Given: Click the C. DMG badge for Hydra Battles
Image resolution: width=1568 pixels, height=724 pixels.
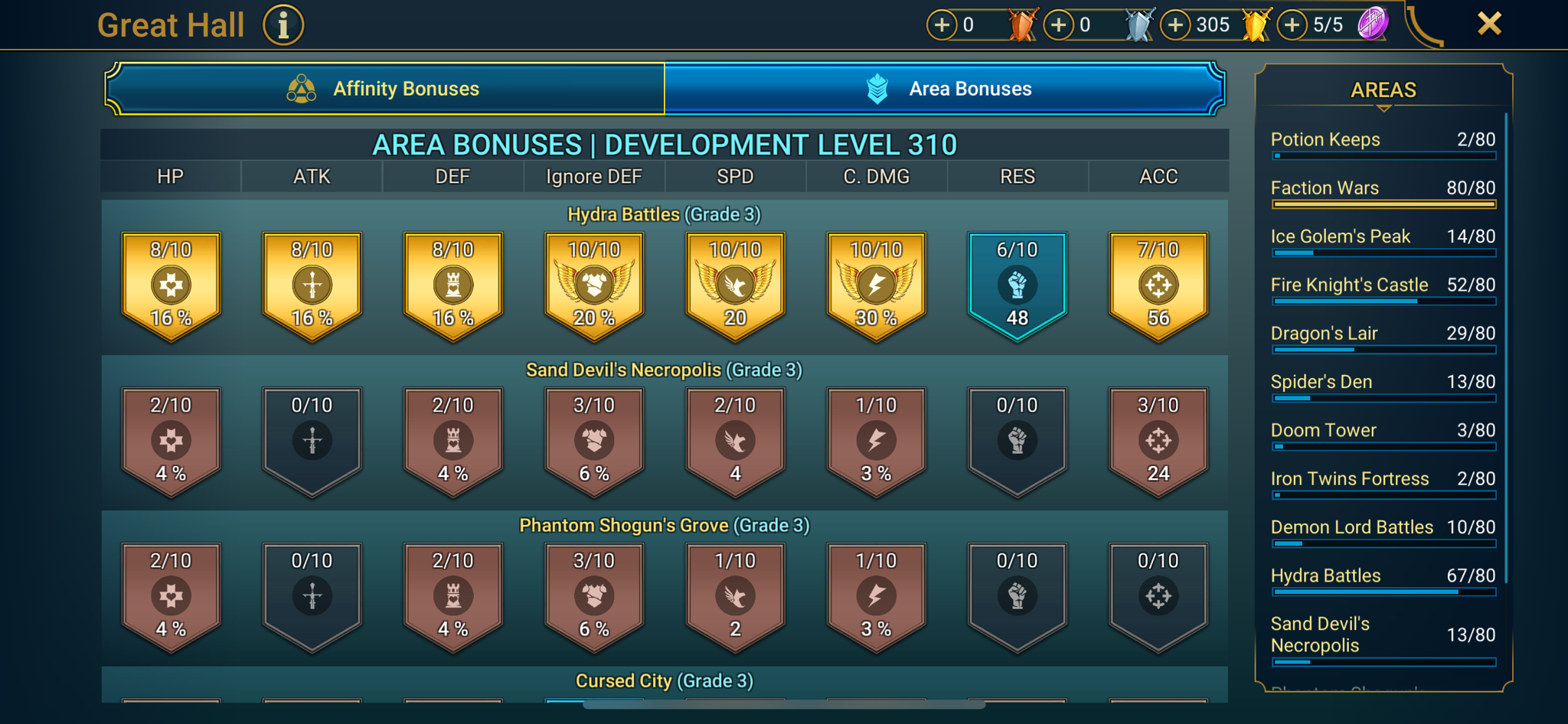Looking at the screenshot, I should [x=876, y=284].
